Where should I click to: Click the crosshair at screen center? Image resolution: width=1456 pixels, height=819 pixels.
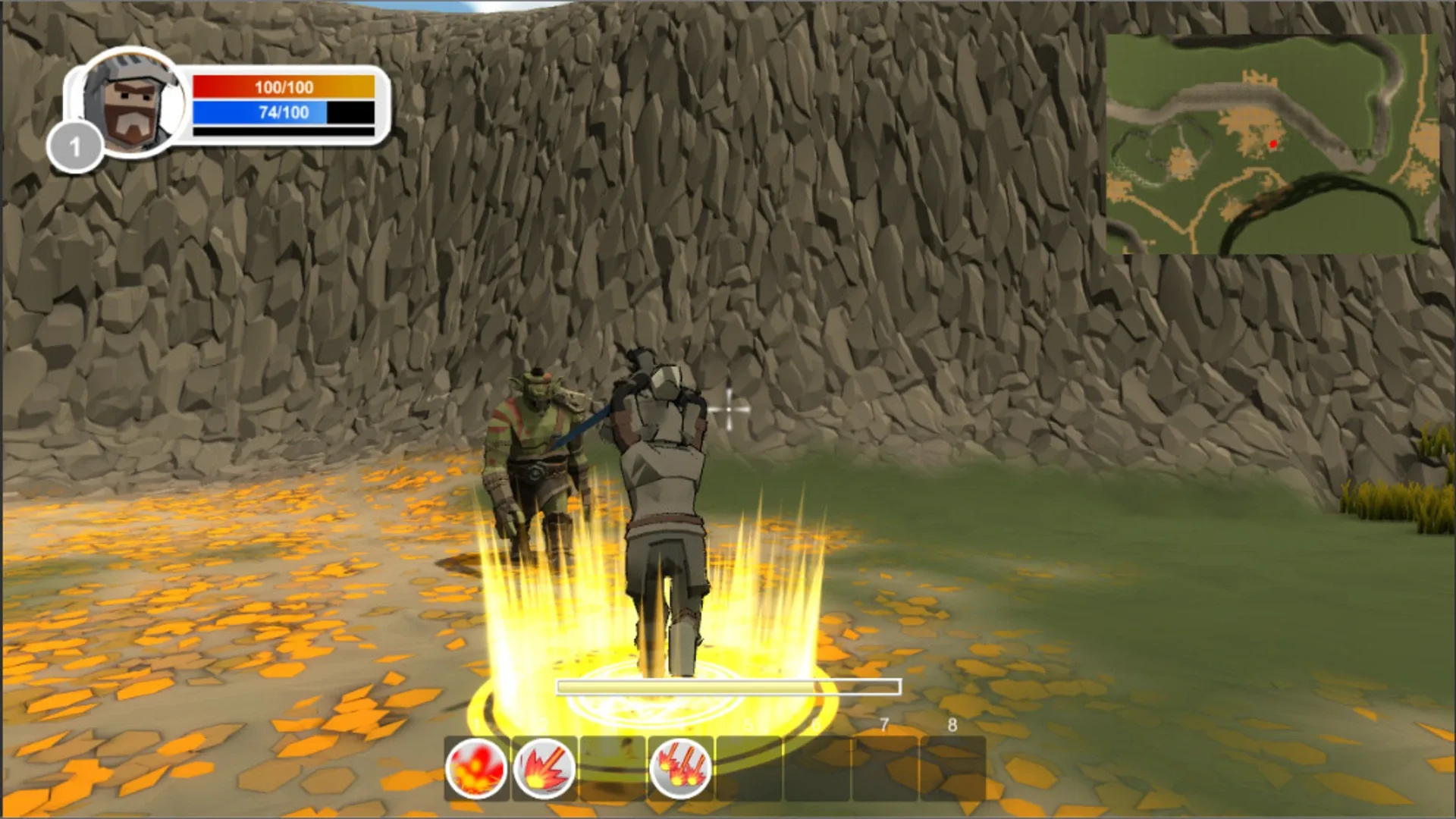pos(730,409)
